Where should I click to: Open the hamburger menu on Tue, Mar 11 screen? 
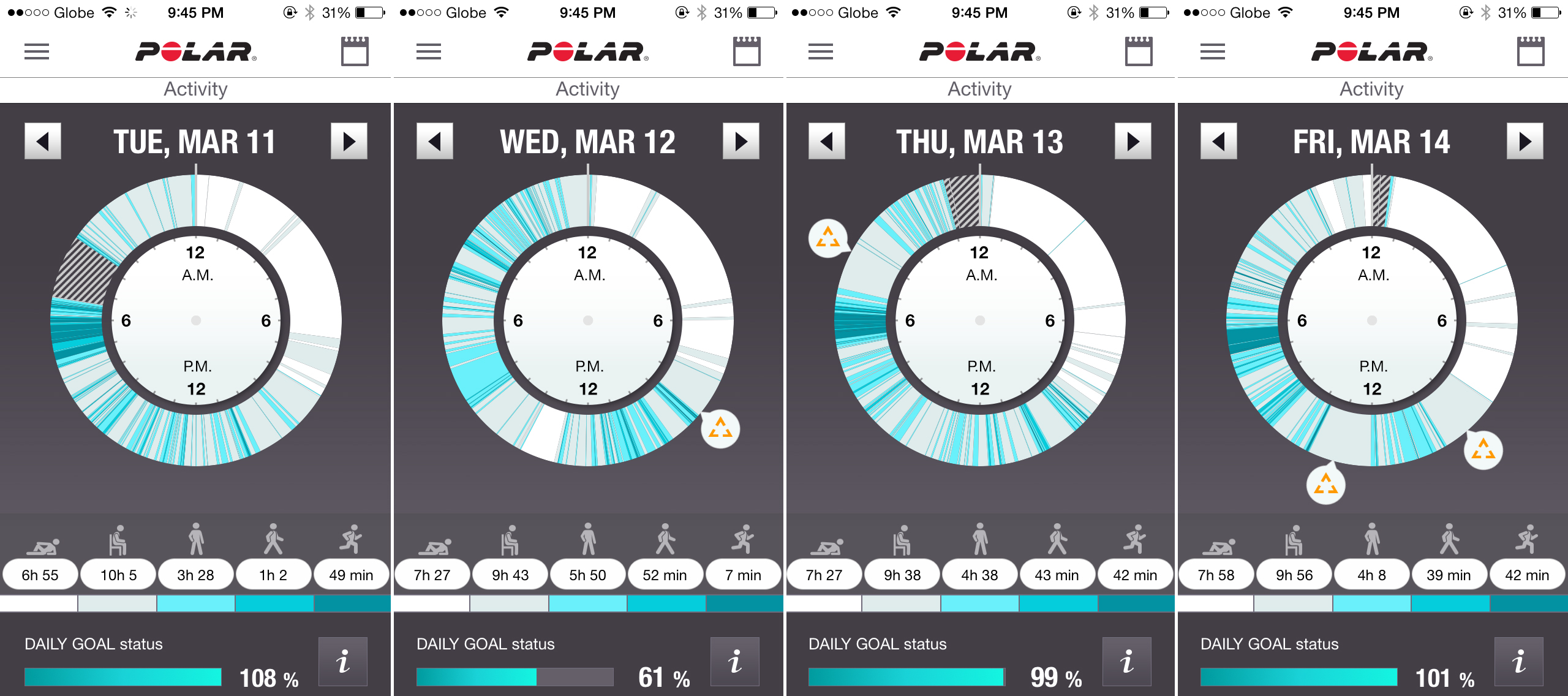tap(37, 52)
